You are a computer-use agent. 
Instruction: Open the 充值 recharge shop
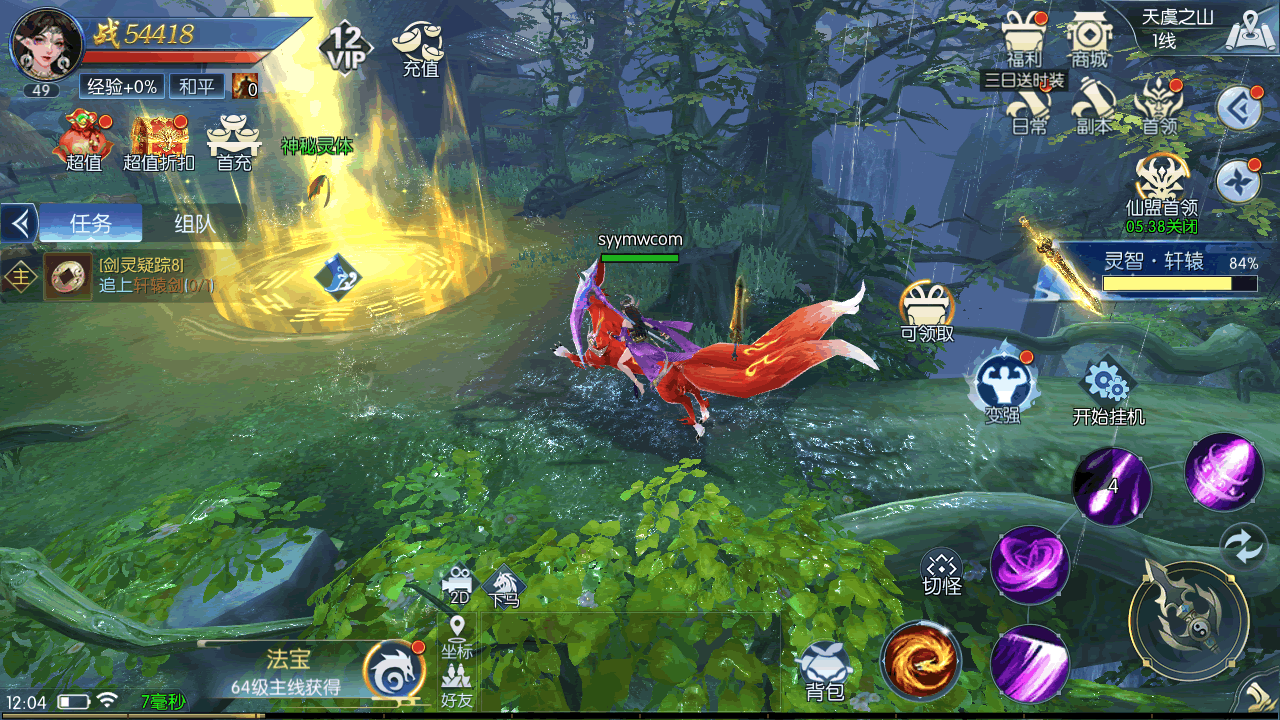click(420, 48)
